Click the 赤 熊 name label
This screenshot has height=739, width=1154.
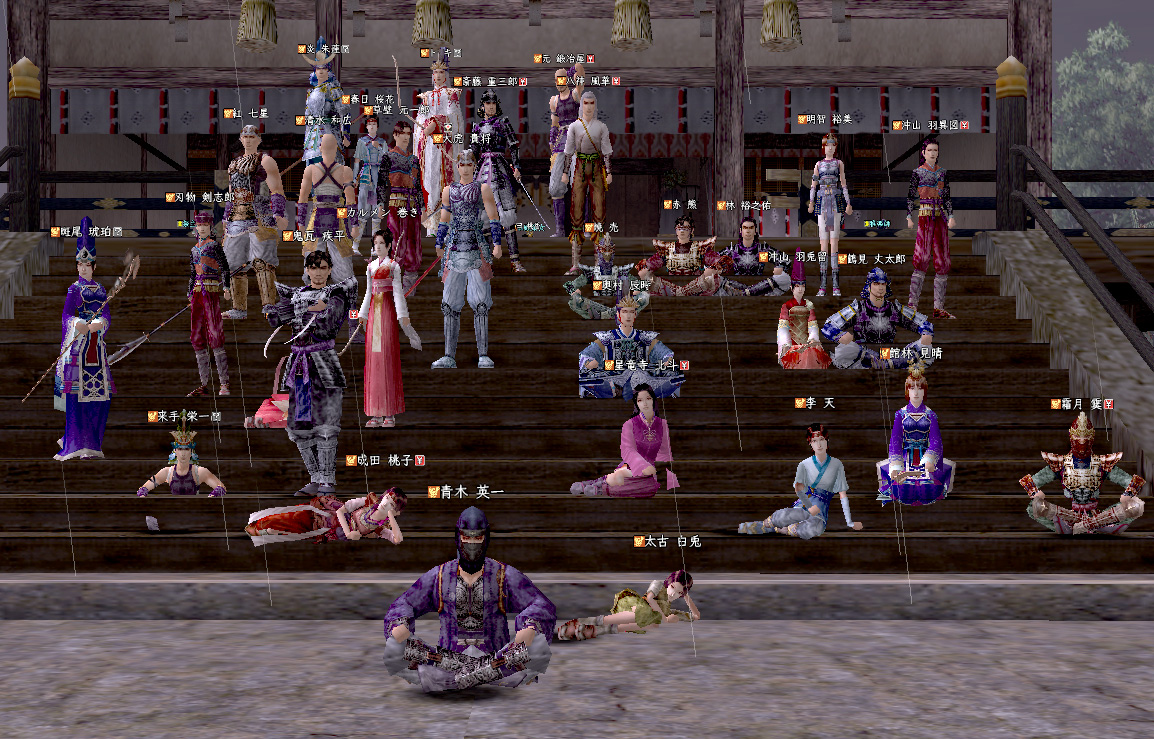pos(685,205)
